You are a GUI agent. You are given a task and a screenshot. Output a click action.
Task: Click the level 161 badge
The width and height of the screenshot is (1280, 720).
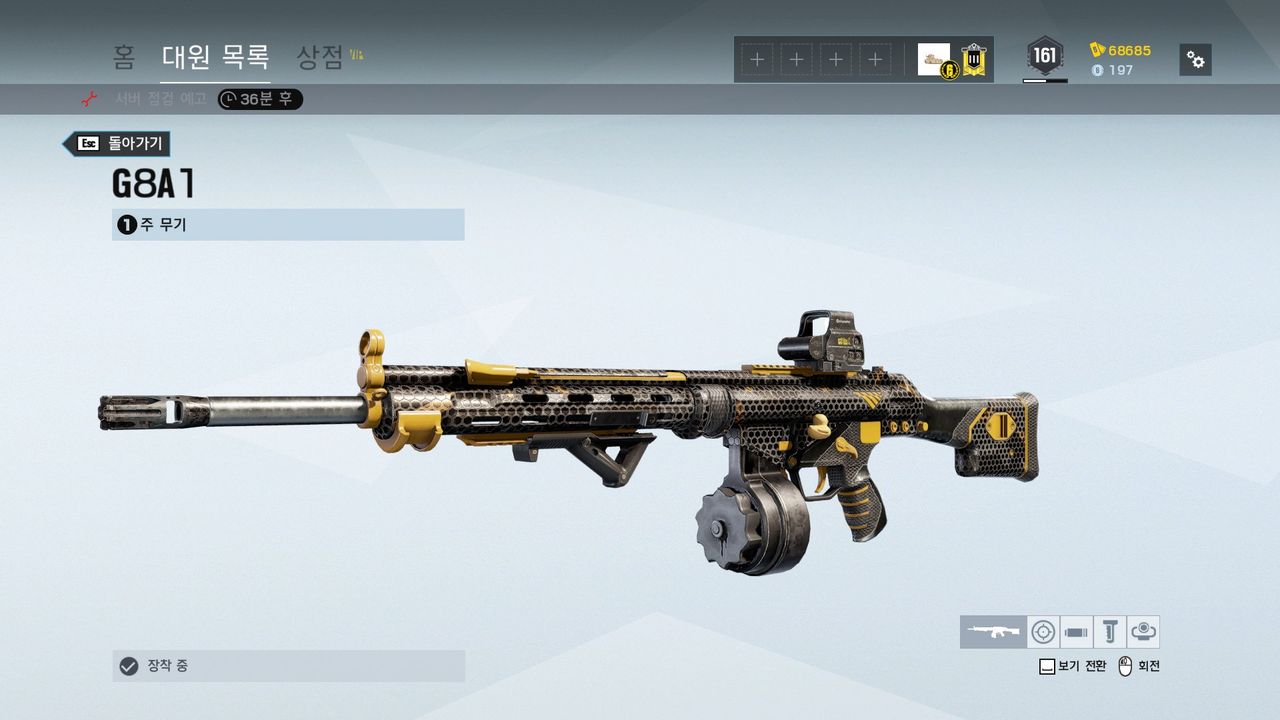1045,57
